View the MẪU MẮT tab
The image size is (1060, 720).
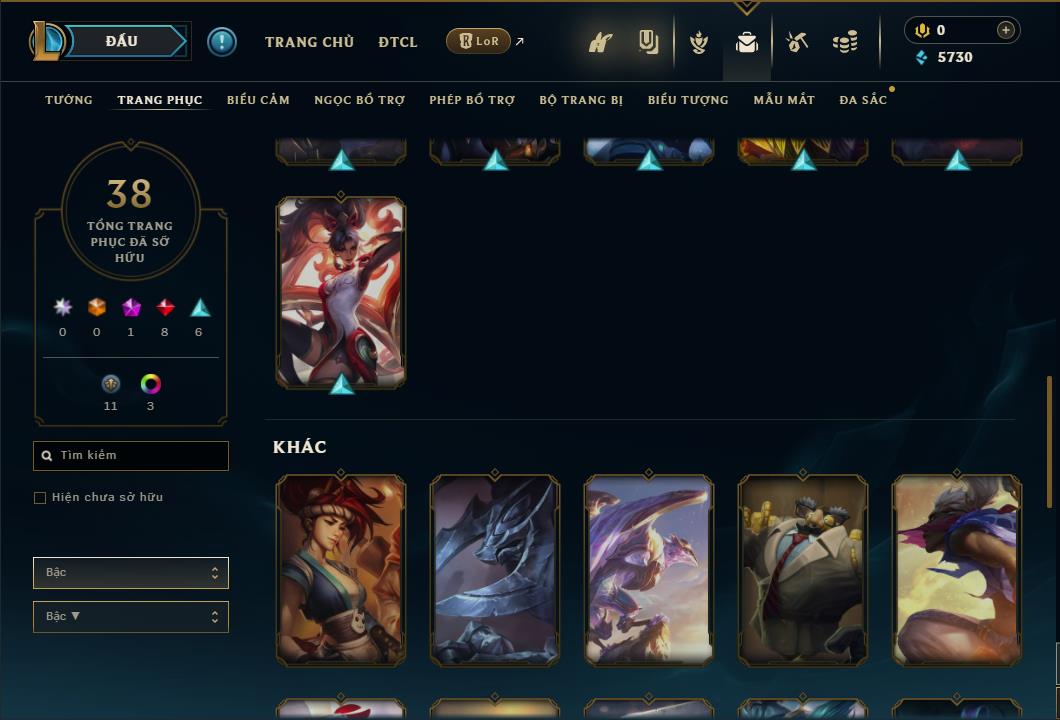point(784,100)
